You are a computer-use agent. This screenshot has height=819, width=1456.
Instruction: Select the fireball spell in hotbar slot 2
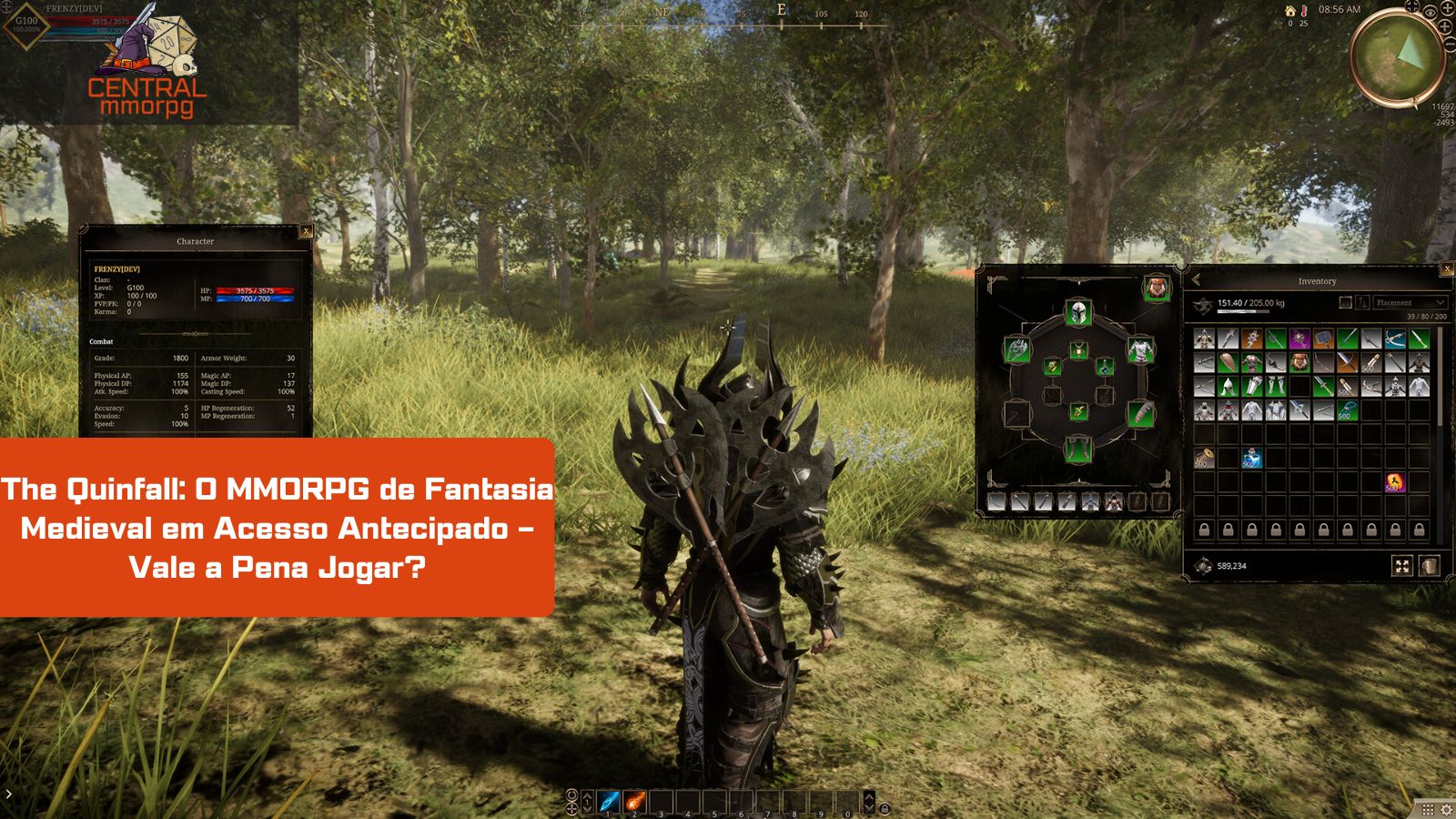[x=634, y=801]
